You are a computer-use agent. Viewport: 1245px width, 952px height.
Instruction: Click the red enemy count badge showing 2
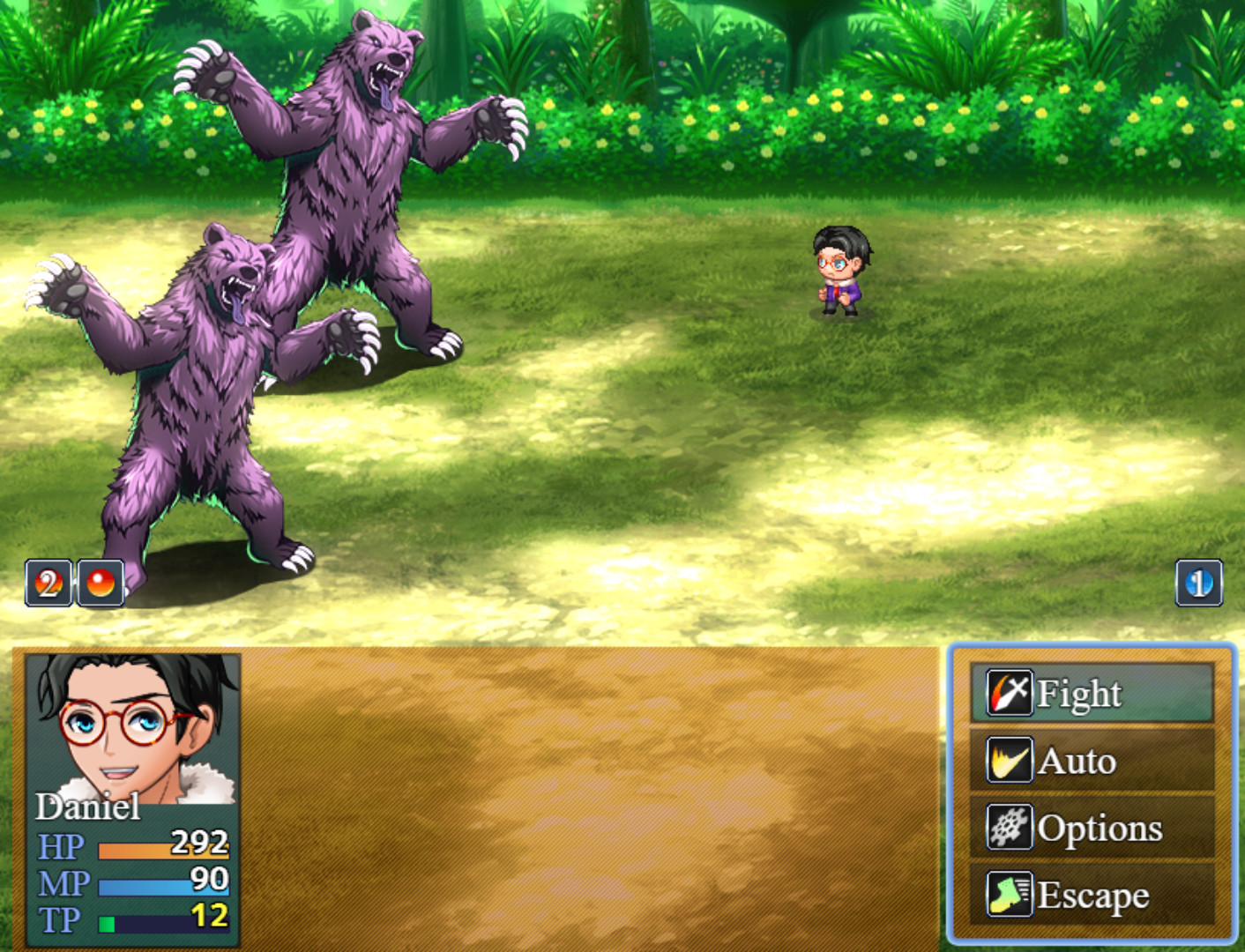[48, 582]
